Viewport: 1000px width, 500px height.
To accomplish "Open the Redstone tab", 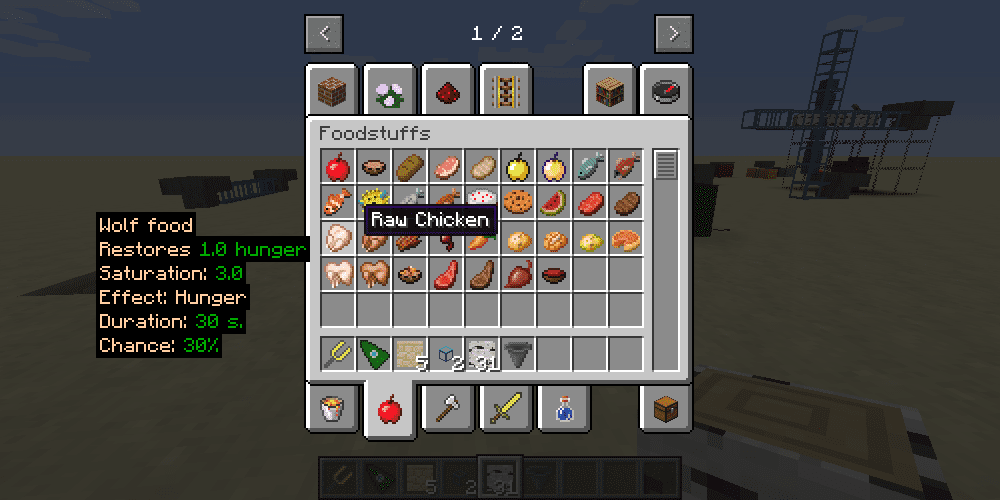I will [448, 93].
